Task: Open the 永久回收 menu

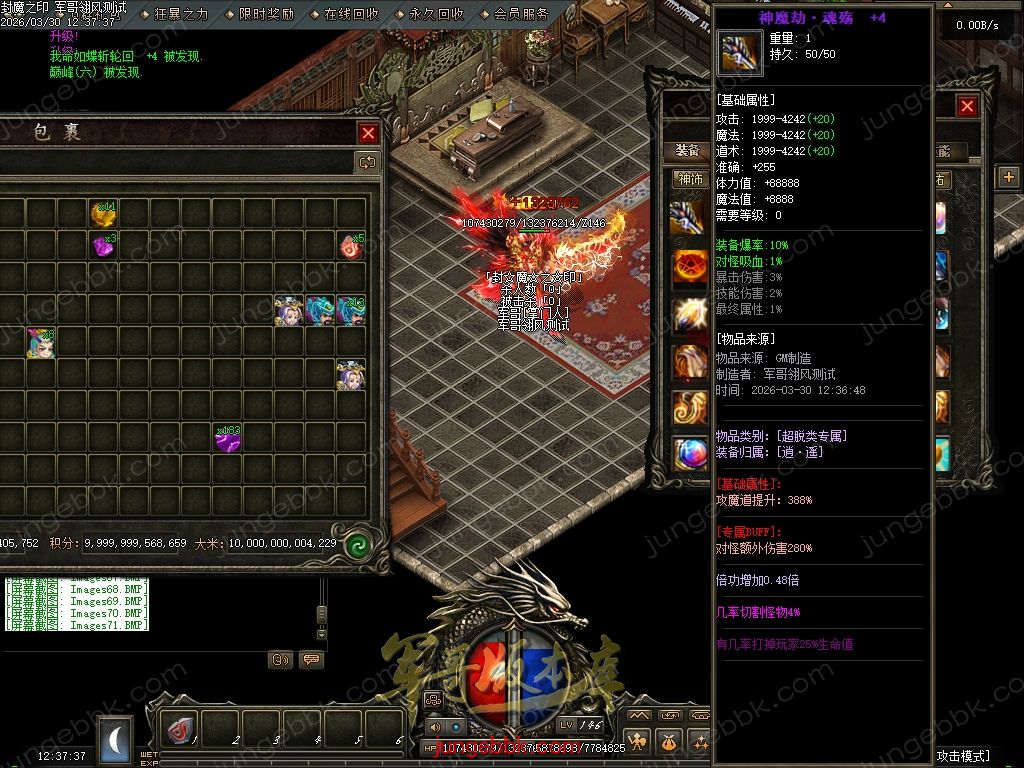Action: click(436, 14)
